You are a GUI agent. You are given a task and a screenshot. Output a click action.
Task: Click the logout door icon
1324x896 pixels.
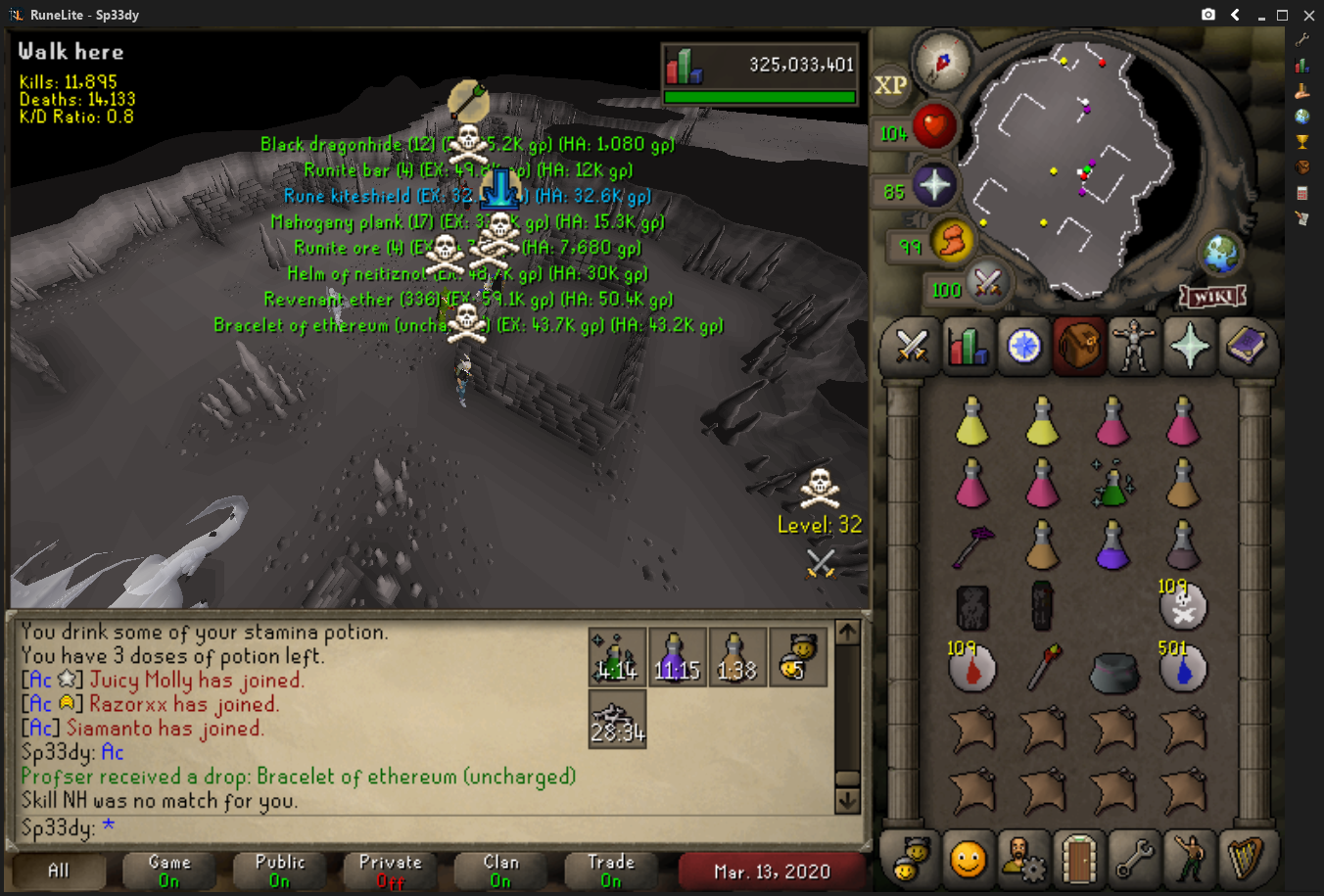tap(1078, 859)
